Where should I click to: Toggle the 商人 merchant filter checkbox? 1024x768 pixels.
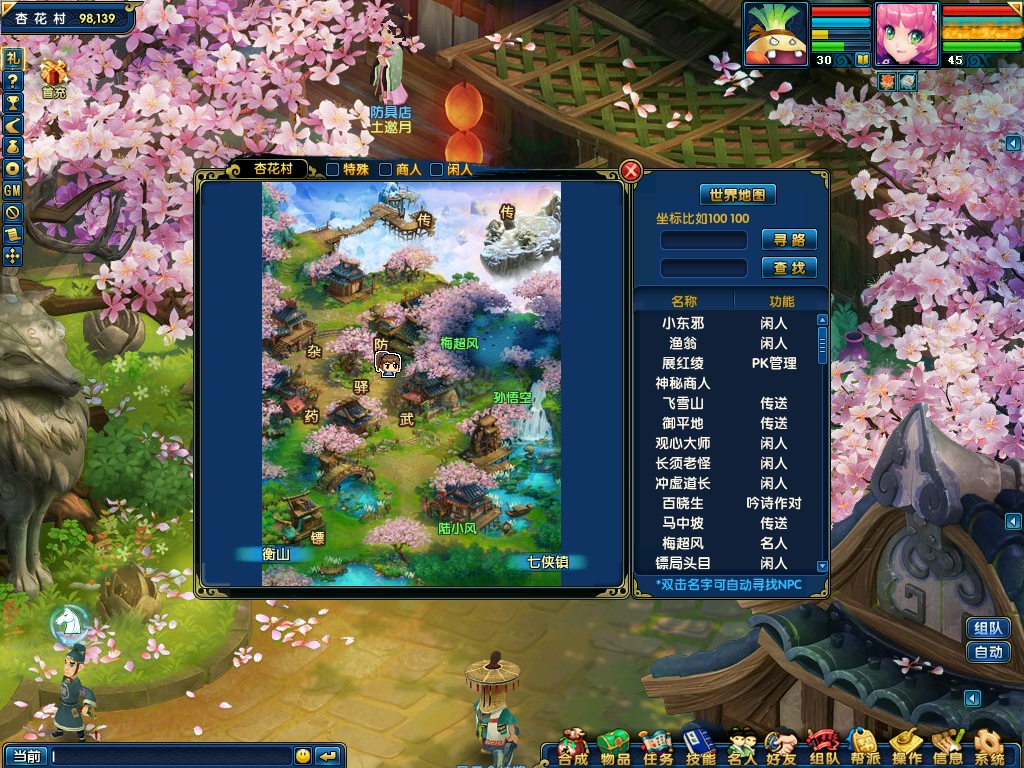coord(385,170)
